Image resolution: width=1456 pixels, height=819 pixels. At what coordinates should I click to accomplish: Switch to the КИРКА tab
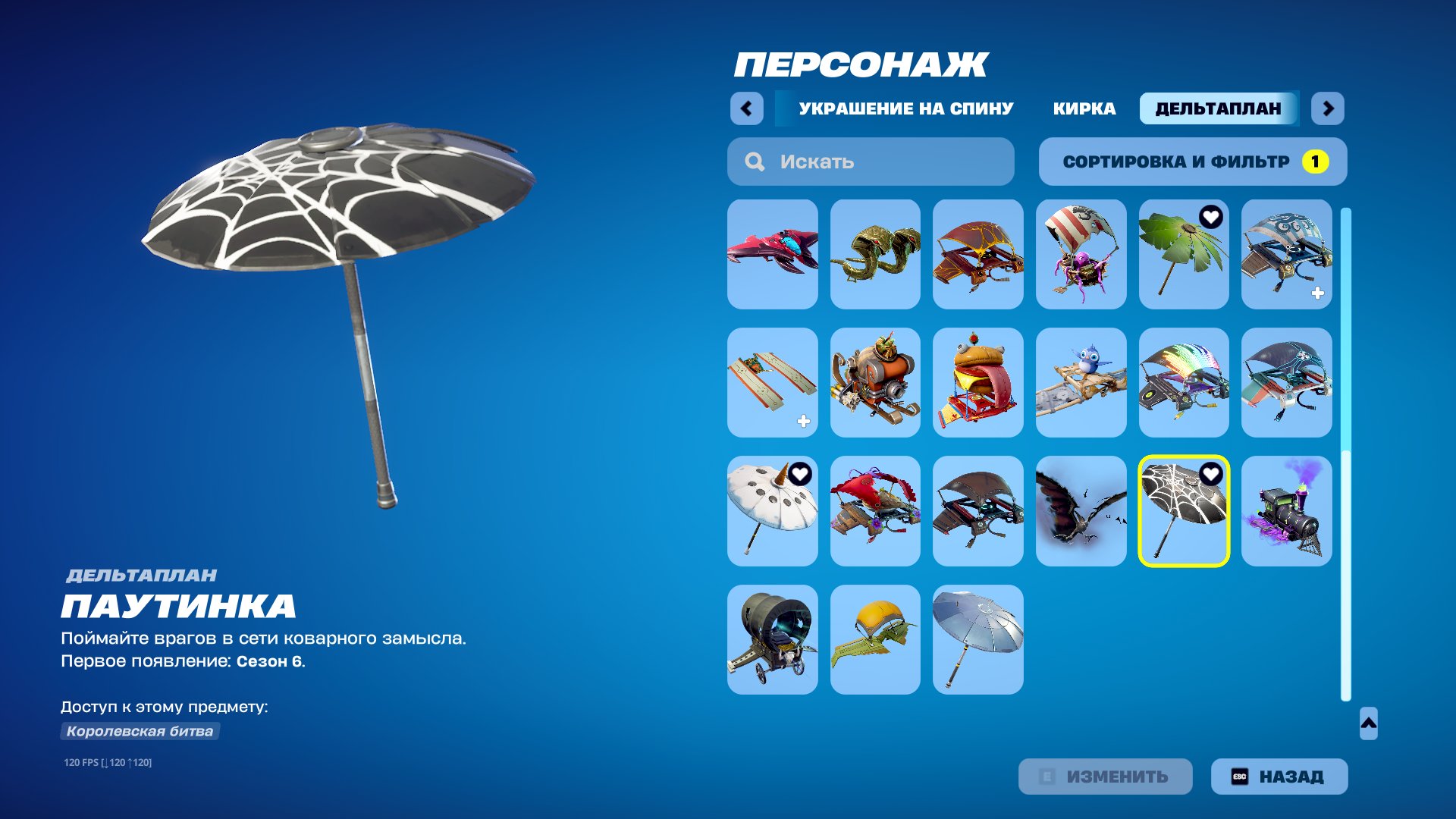[x=1084, y=108]
